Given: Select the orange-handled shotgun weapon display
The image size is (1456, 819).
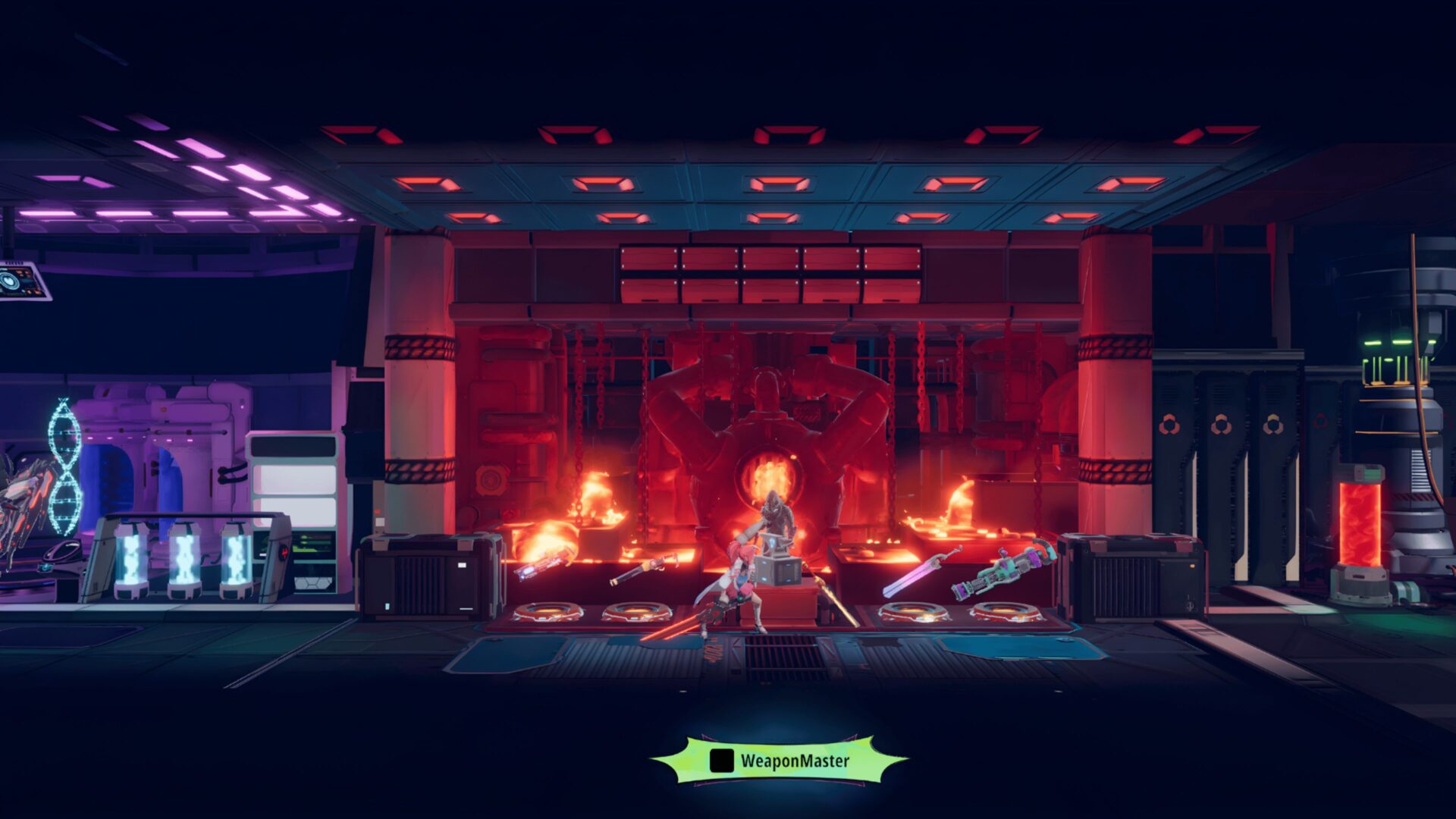Looking at the screenshot, I should coord(648,569).
